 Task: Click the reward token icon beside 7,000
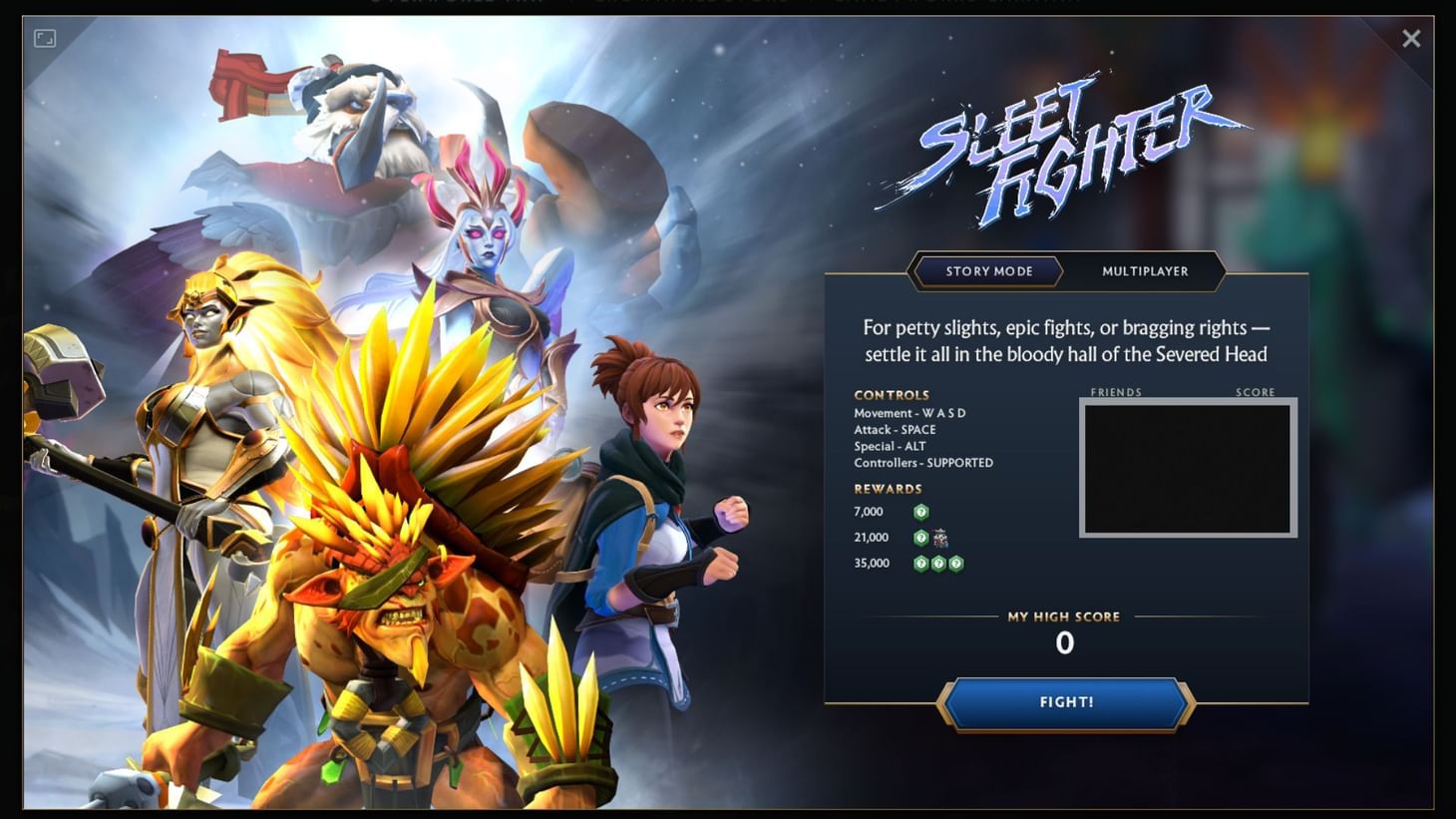click(x=921, y=511)
